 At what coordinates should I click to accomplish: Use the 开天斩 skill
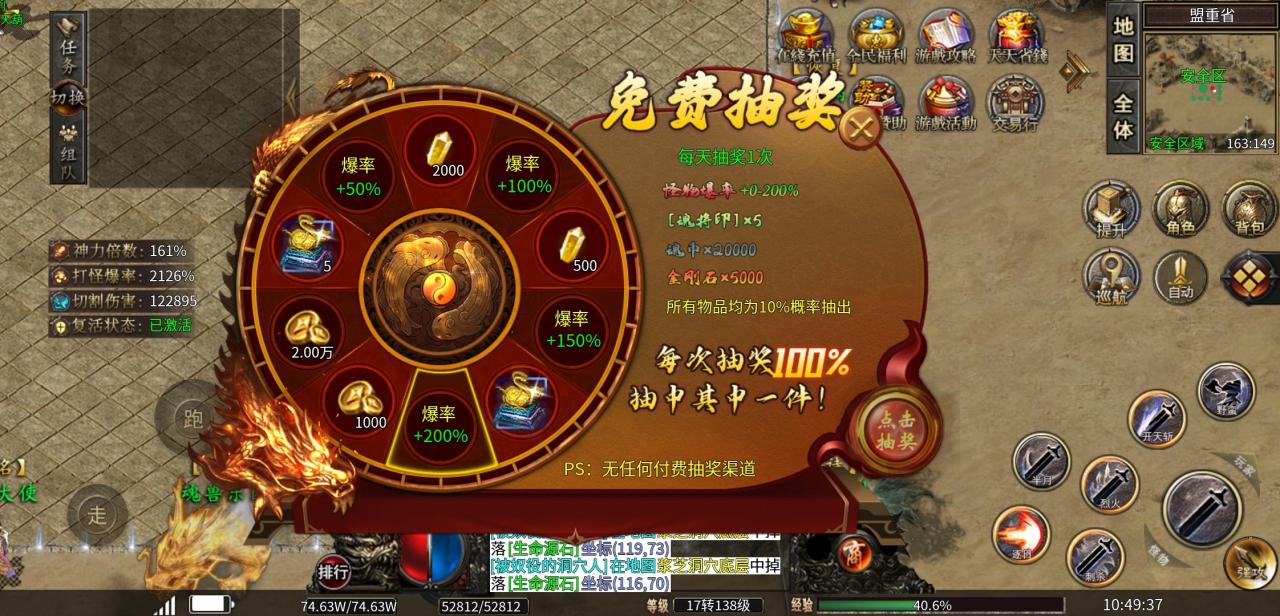1157,418
